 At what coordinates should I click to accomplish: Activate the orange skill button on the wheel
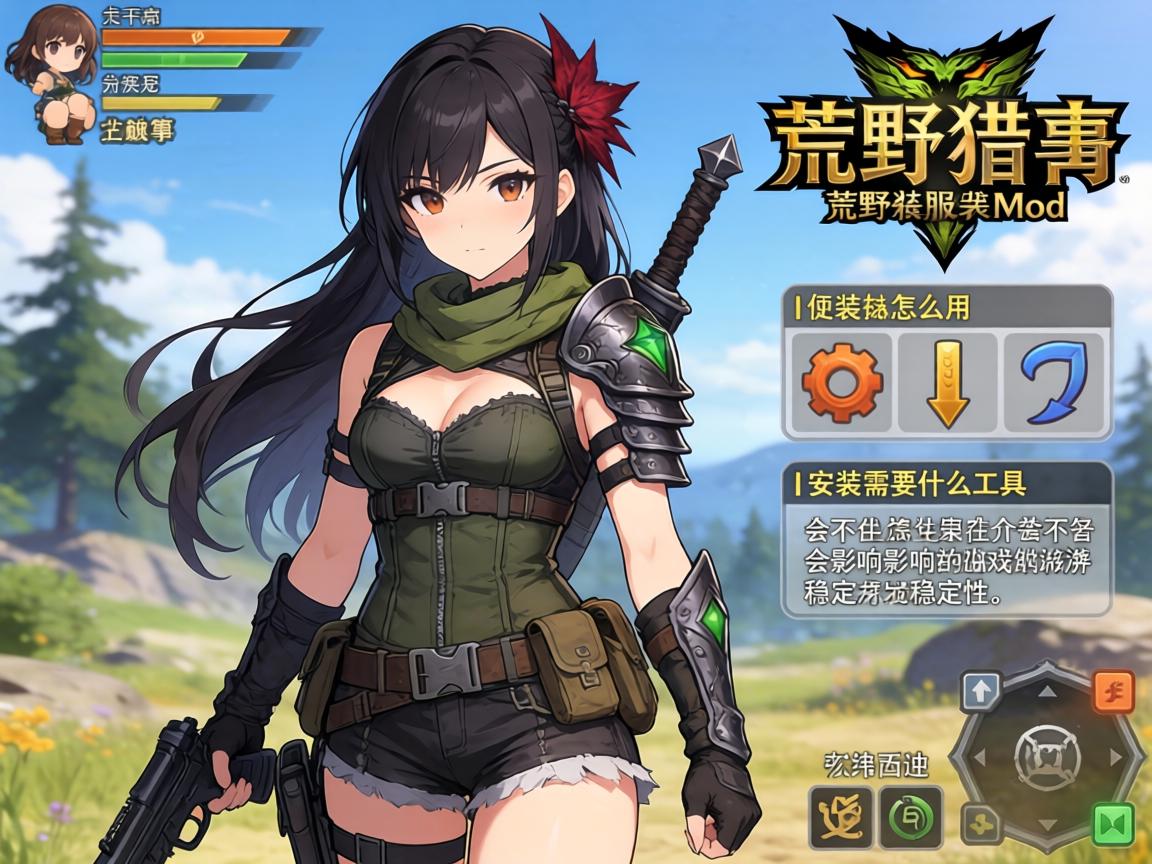[1113, 691]
